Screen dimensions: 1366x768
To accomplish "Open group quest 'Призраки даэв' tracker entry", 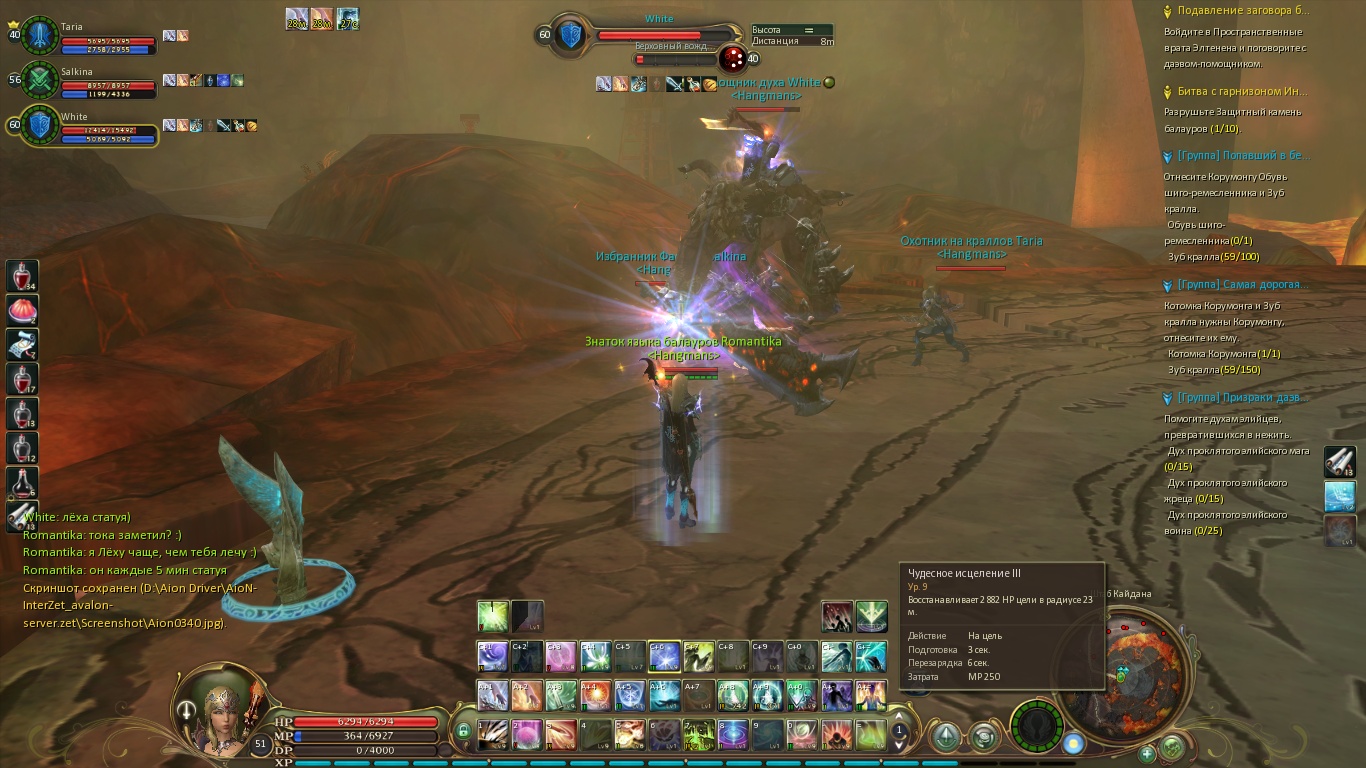I will pos(1242,398).
